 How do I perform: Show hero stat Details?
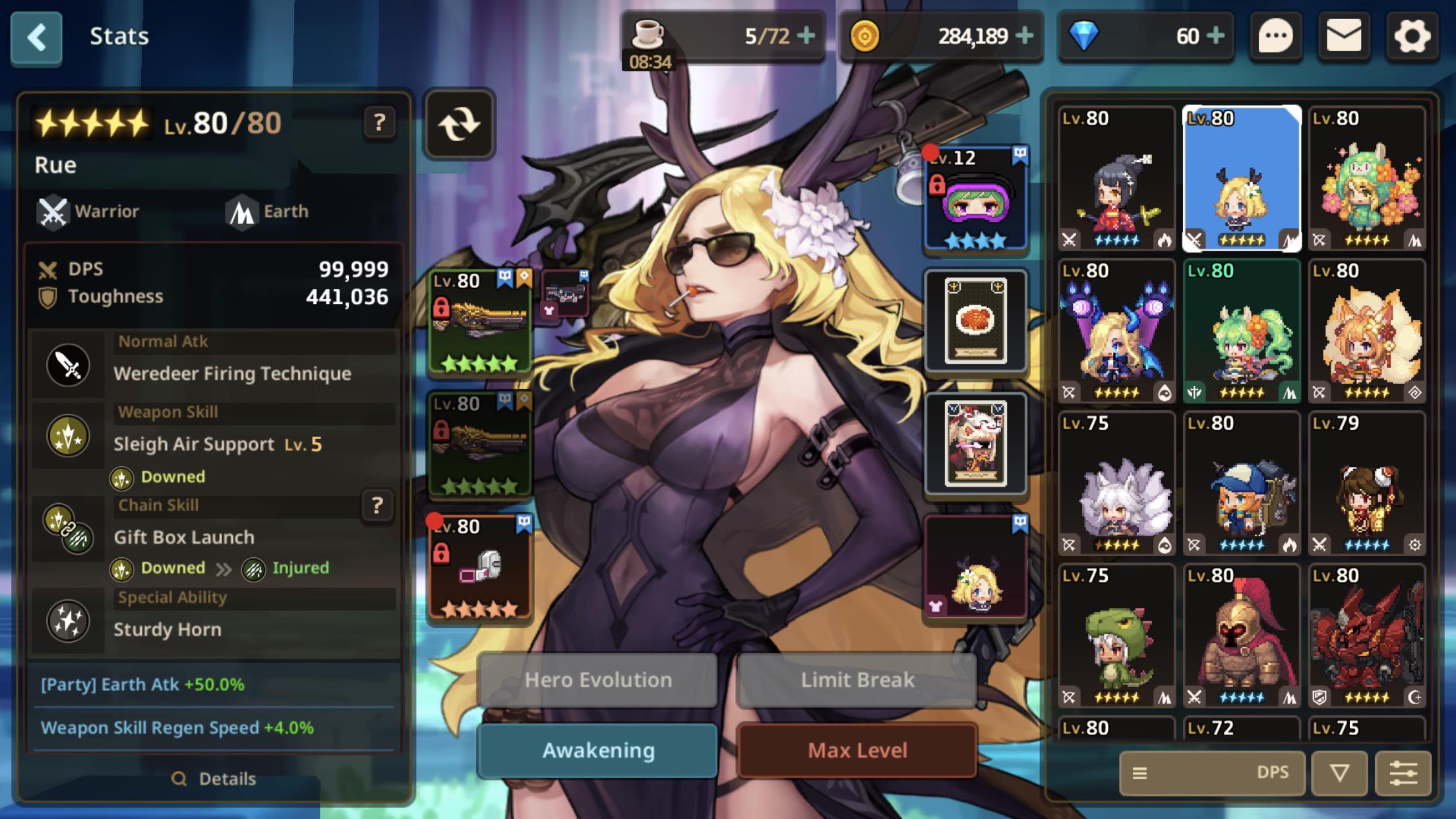pos(214,779)
